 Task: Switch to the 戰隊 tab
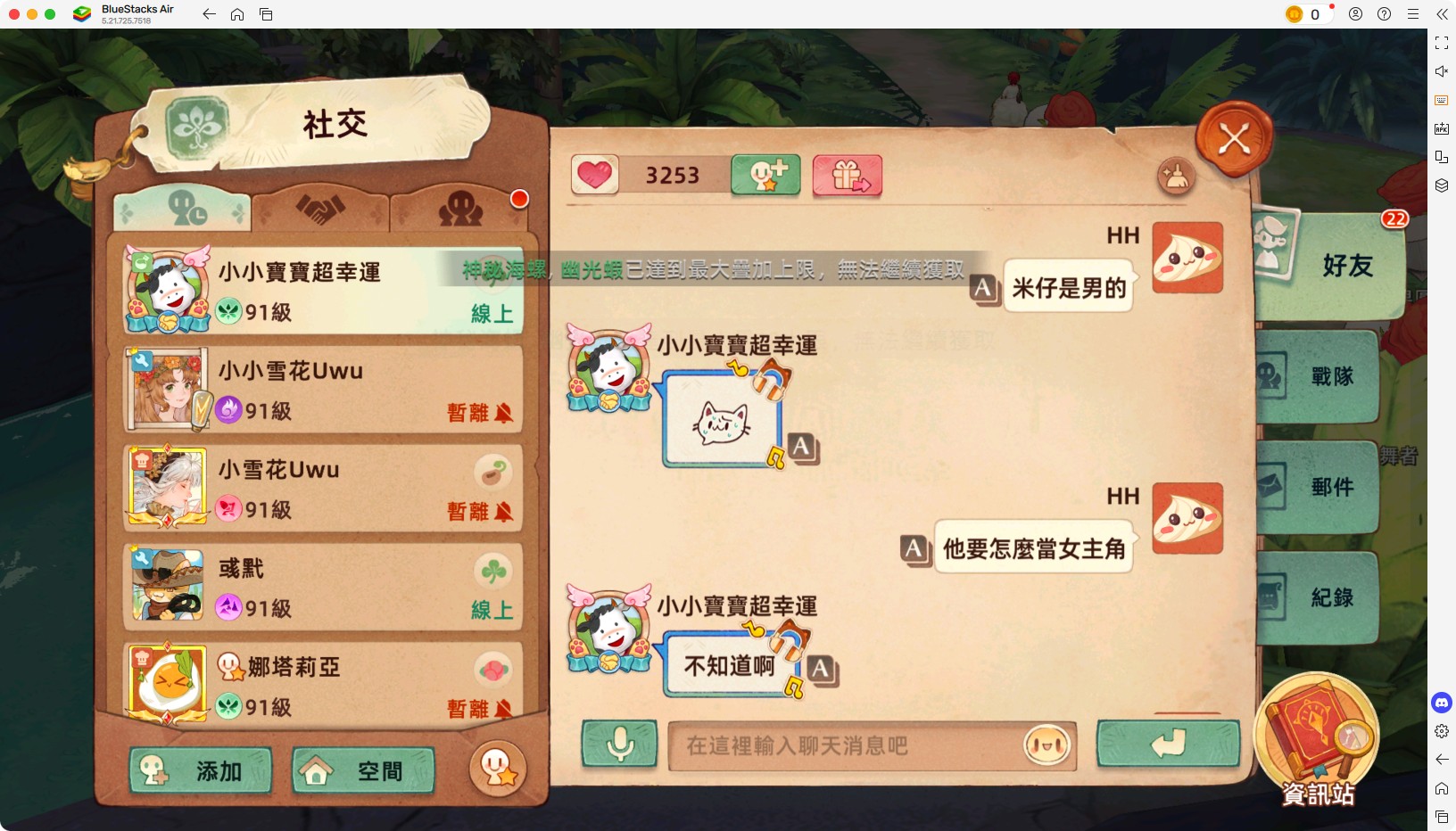click(1329, 376)
